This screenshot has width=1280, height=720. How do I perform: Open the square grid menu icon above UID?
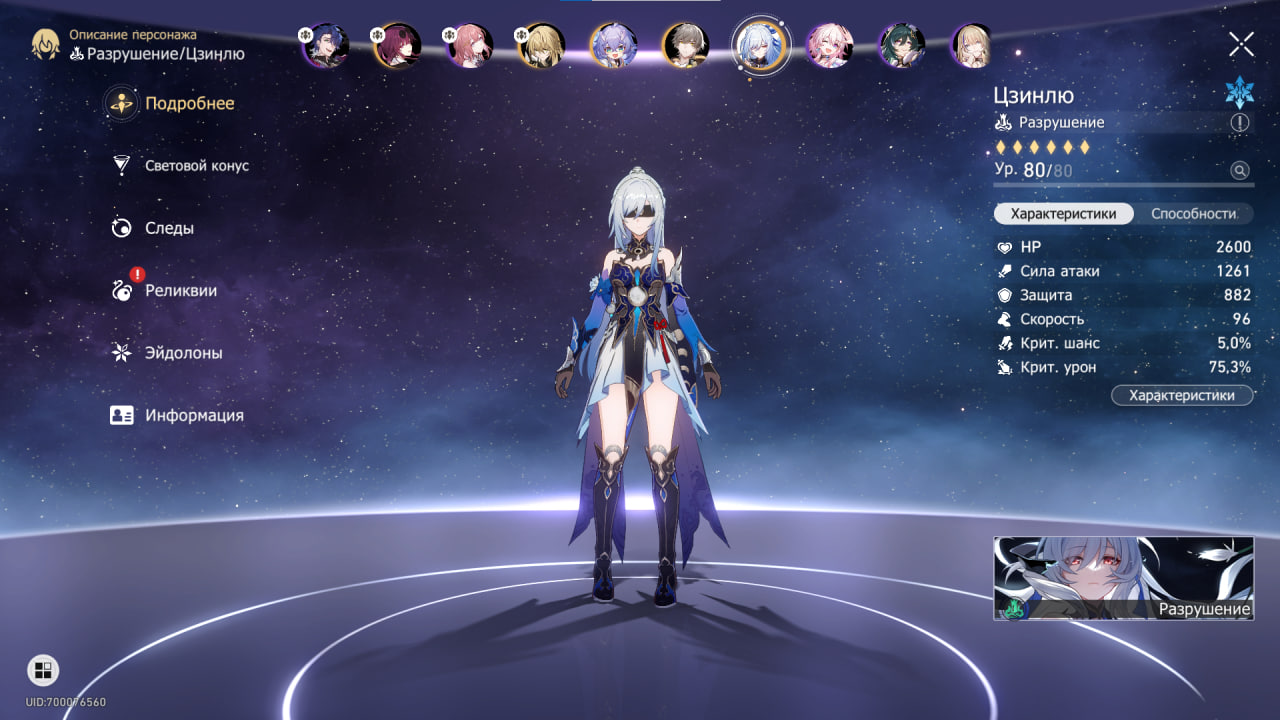click(43, 670)
